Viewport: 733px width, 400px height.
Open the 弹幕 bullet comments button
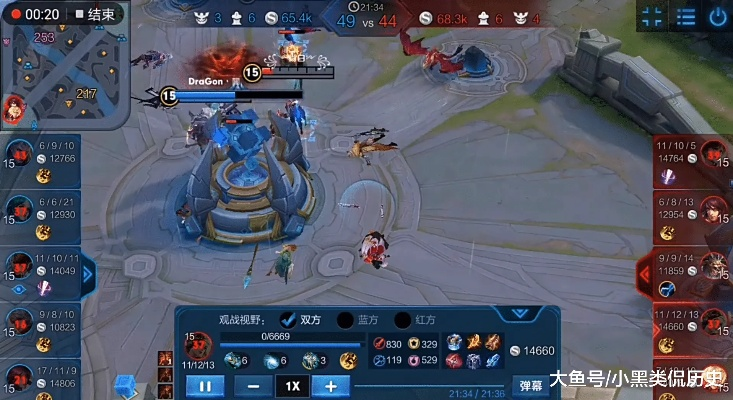(x=529, y=385)
